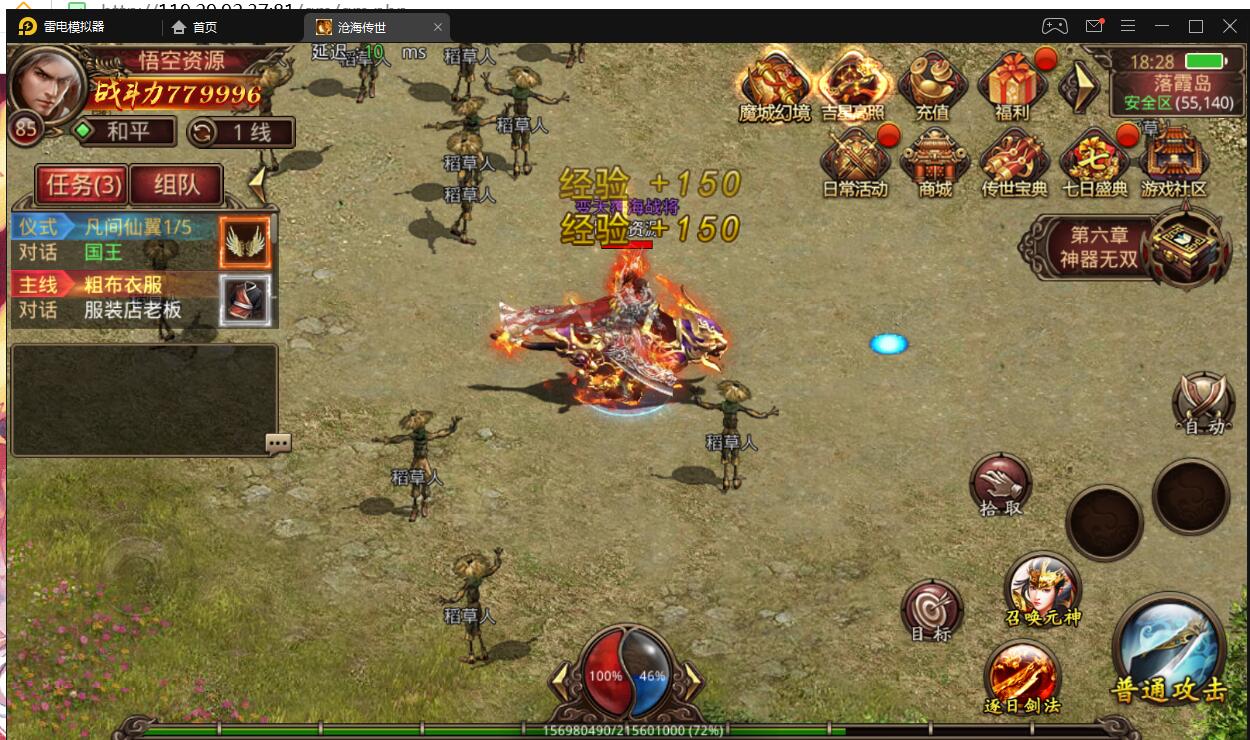This screenshot has height=740, width=1250.
Task: Toggle the 和平 attack mode button
Action: point(125,131)
